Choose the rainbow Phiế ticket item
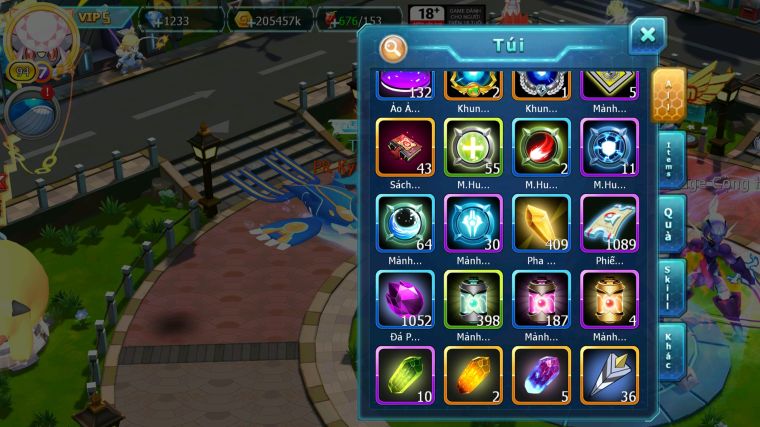Image resolution: width=760 pixels, height=427 pixels. coord(608,222)
